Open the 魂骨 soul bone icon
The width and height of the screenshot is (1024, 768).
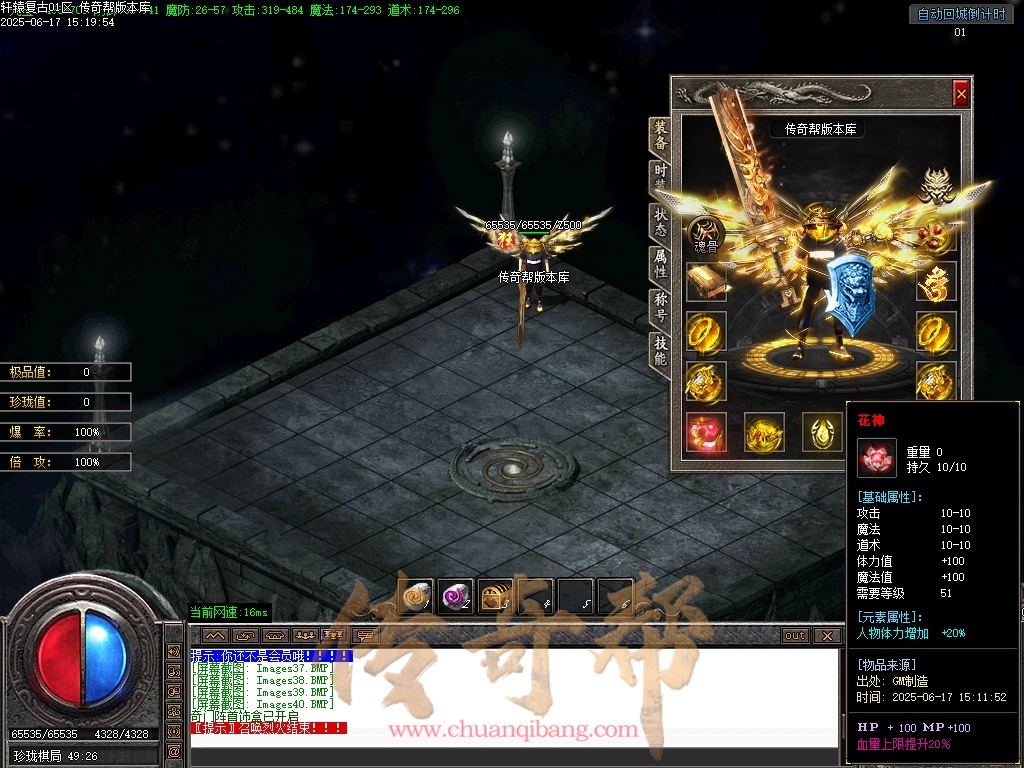pos(704,235)
